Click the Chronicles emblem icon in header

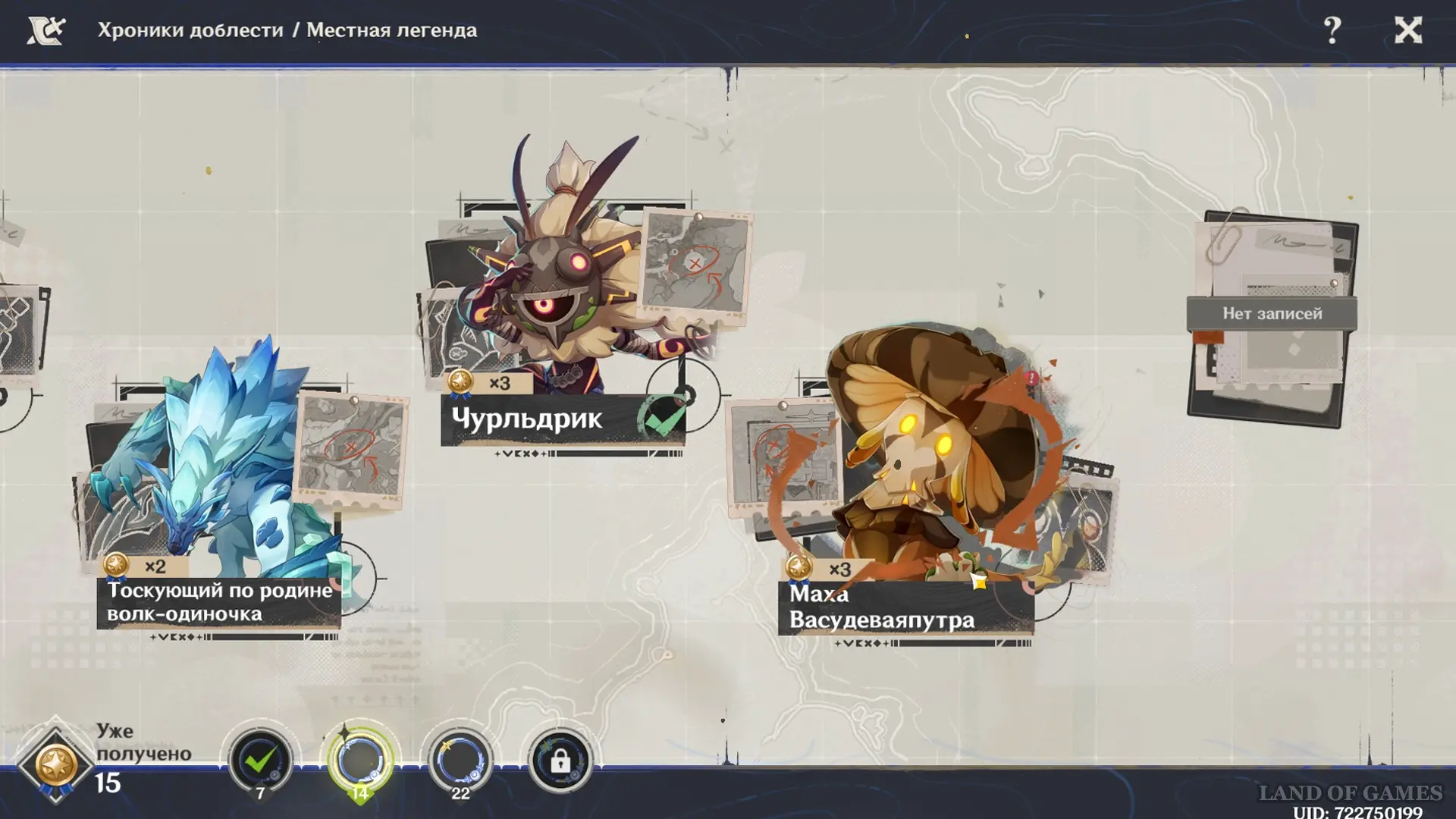pyautogui.click(x=45, y=30)
